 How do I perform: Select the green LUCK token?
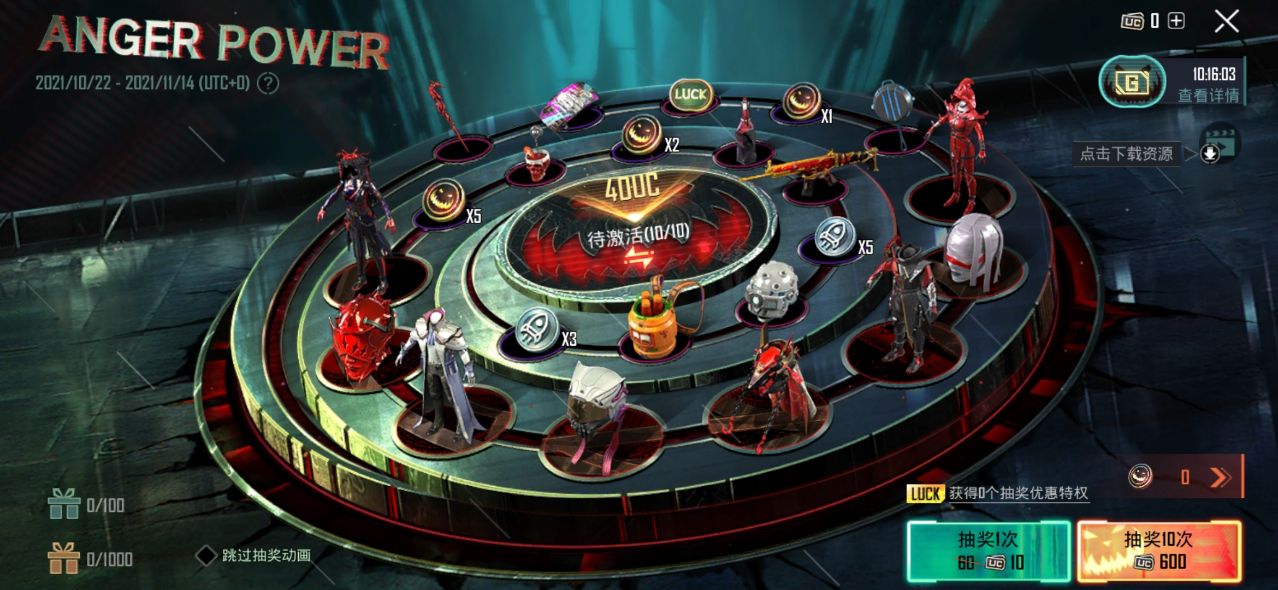pyautogui.click(x=690, y=95)
